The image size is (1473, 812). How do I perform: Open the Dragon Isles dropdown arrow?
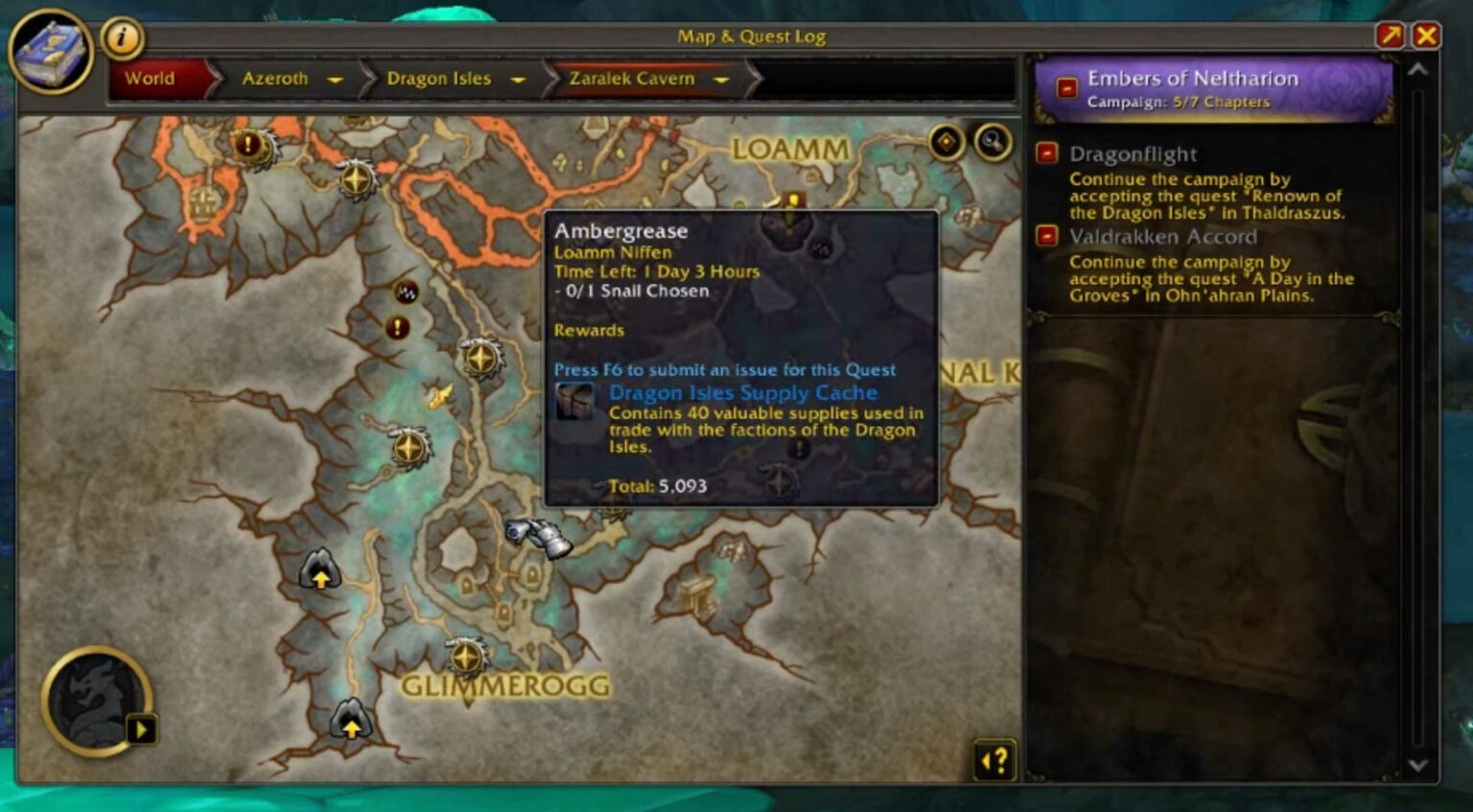[519, 81]
